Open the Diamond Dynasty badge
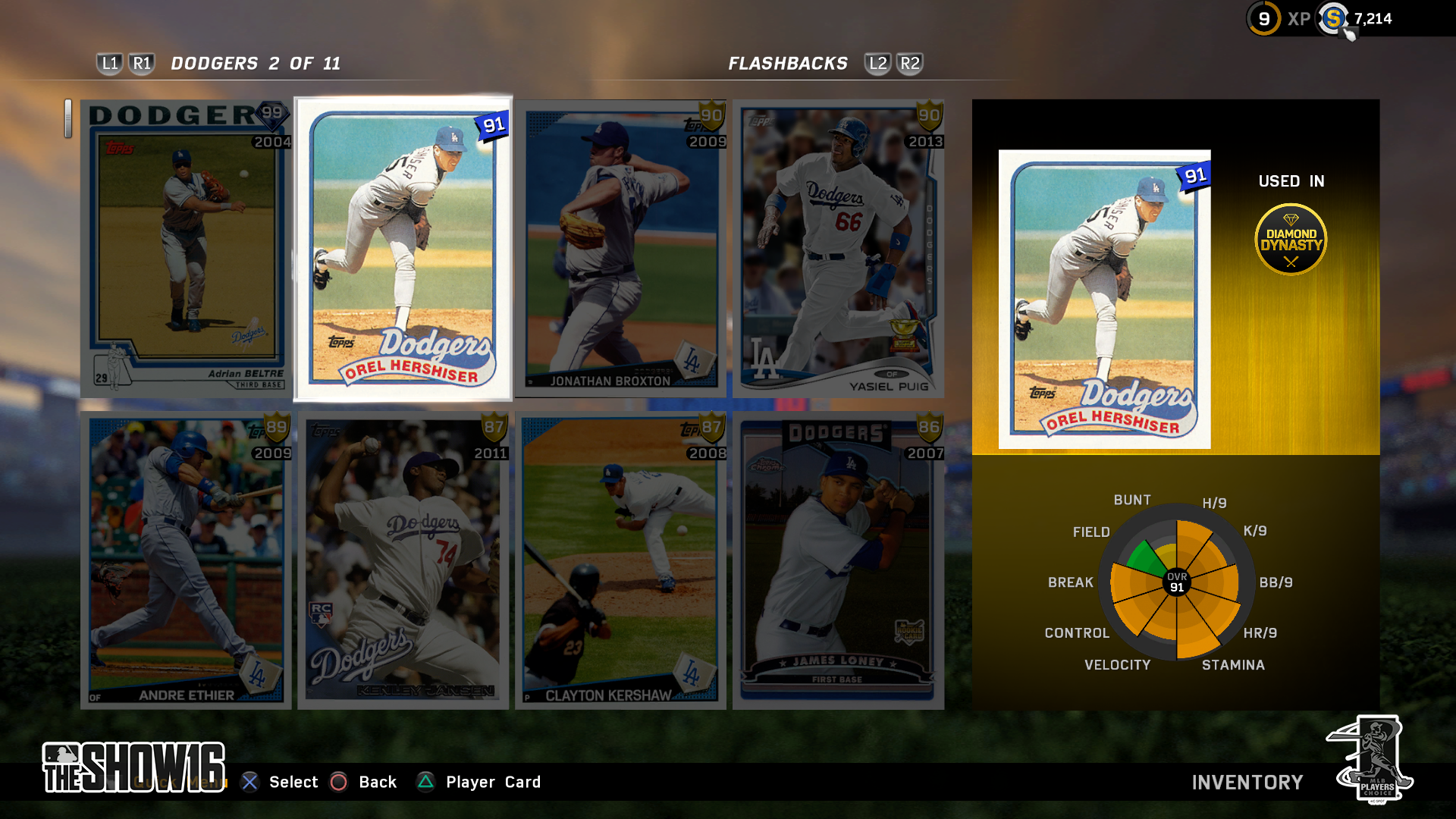 [1291, 240]
